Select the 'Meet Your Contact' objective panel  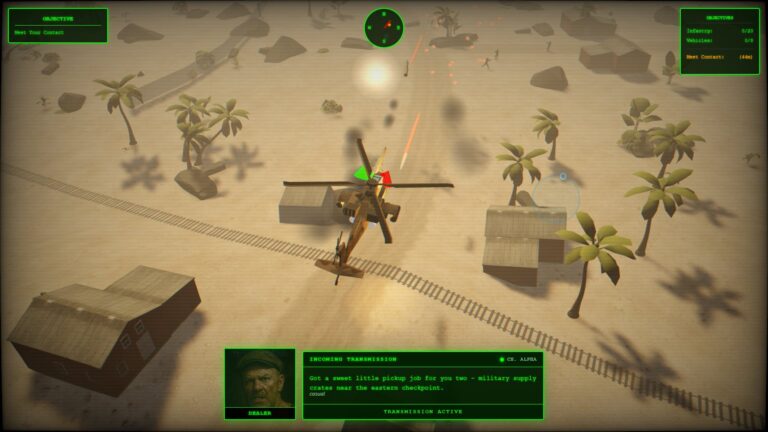[58, 26]
